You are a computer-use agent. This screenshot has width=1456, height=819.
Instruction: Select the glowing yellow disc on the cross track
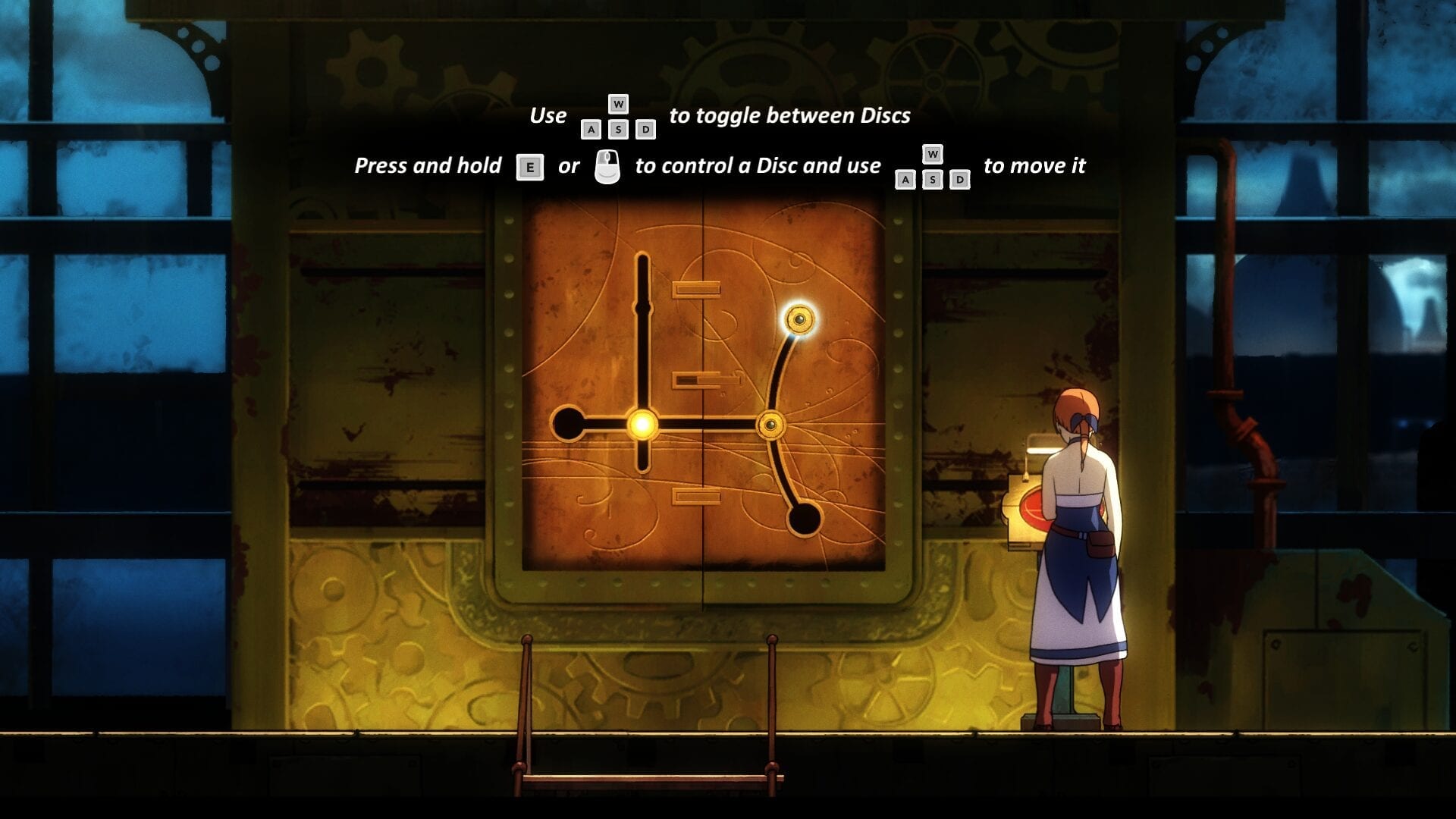tap(642, 424)
